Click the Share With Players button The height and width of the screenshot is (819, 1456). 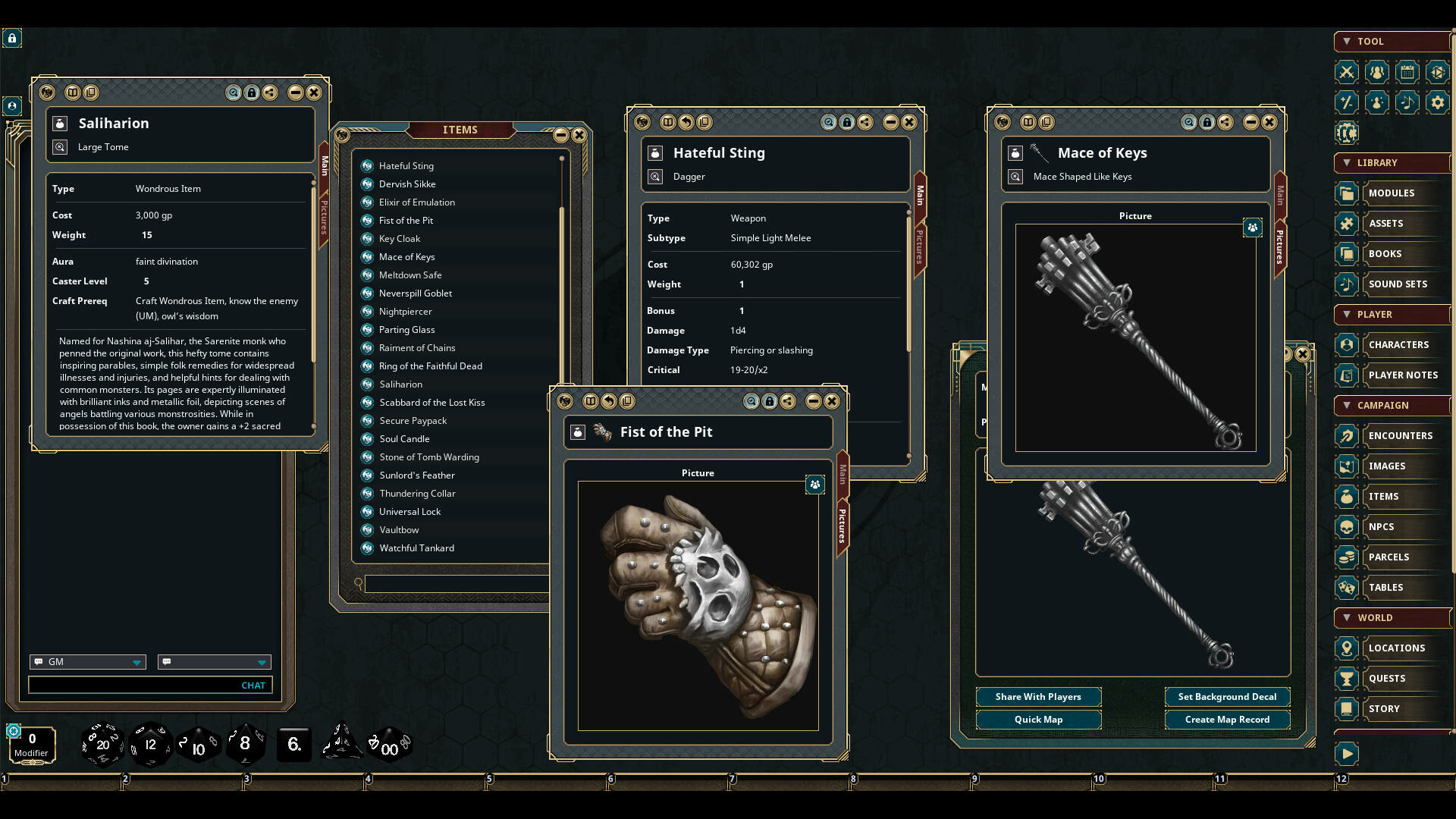click(x=1039, y=697)
